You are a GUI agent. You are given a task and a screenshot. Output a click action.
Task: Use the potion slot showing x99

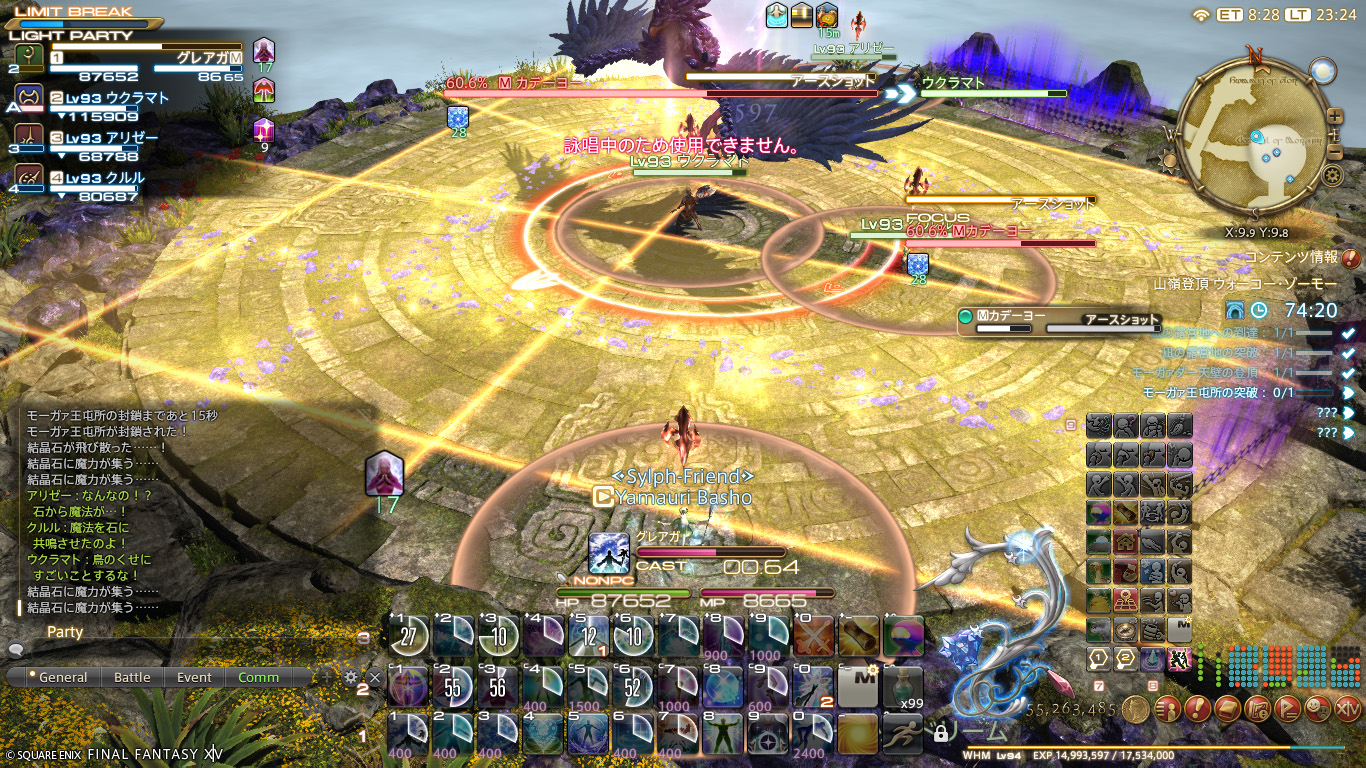click(x=902, y=686)
